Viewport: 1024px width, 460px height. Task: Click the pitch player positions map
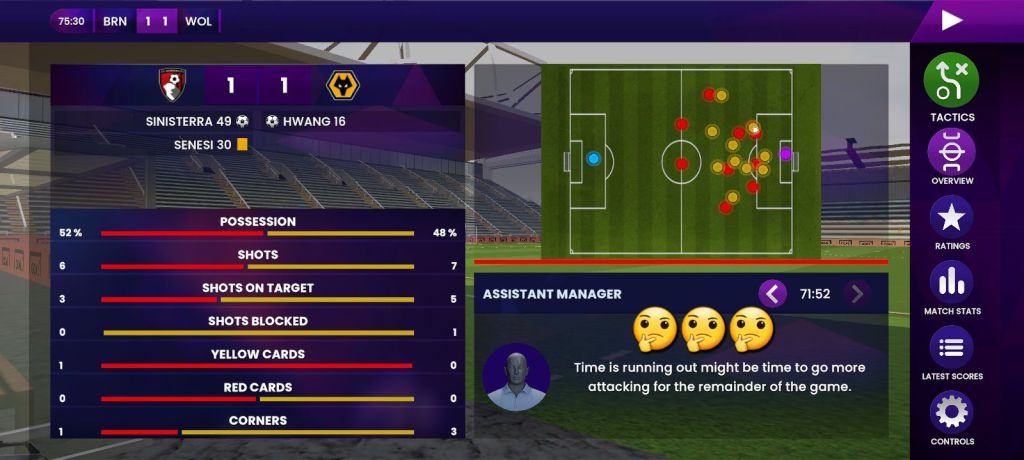[681, 160]
